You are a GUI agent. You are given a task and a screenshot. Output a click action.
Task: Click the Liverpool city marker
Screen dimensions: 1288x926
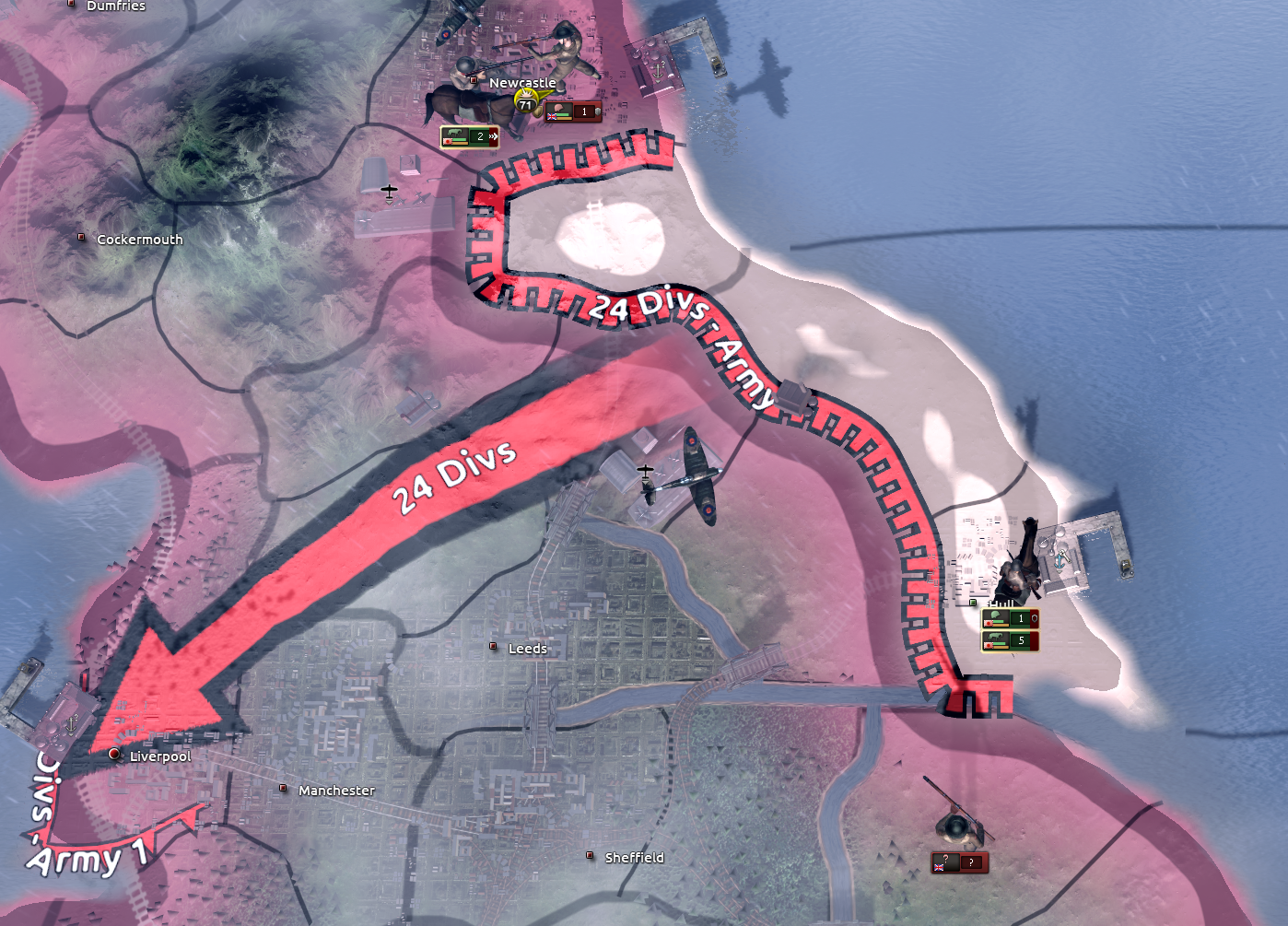click(x=113, y=755)
